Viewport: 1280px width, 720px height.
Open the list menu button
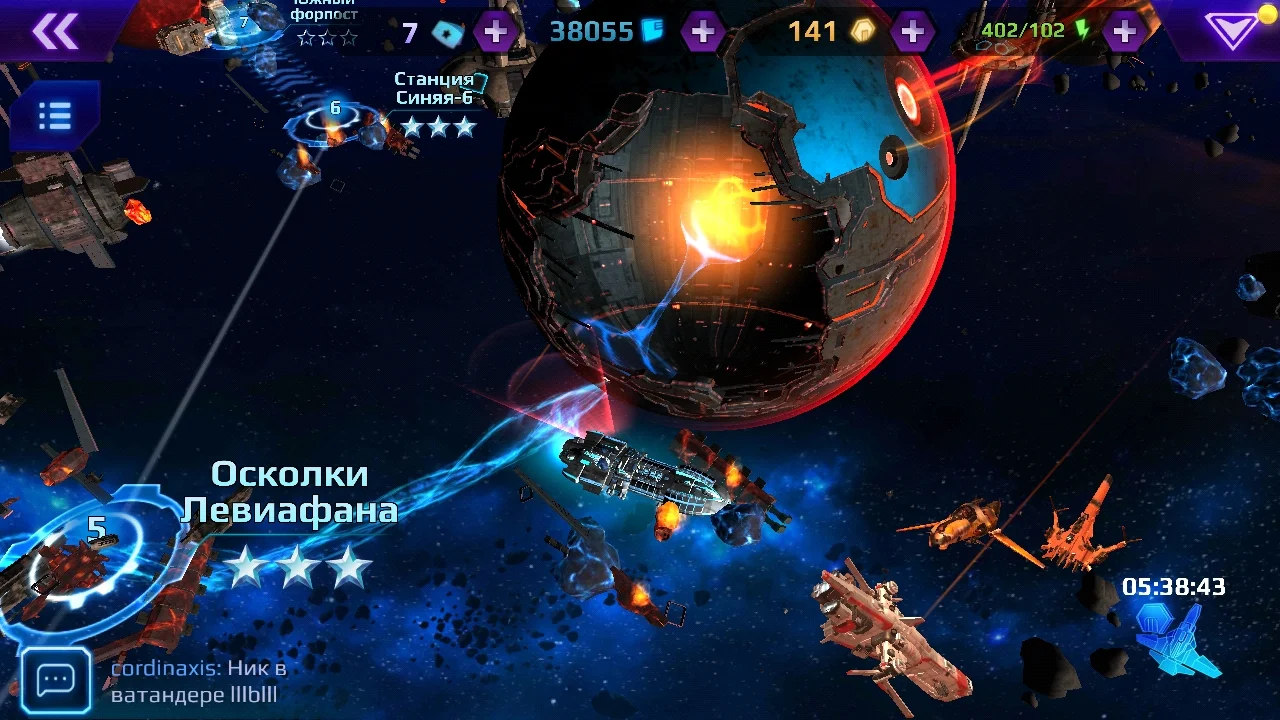click(54, 116)
